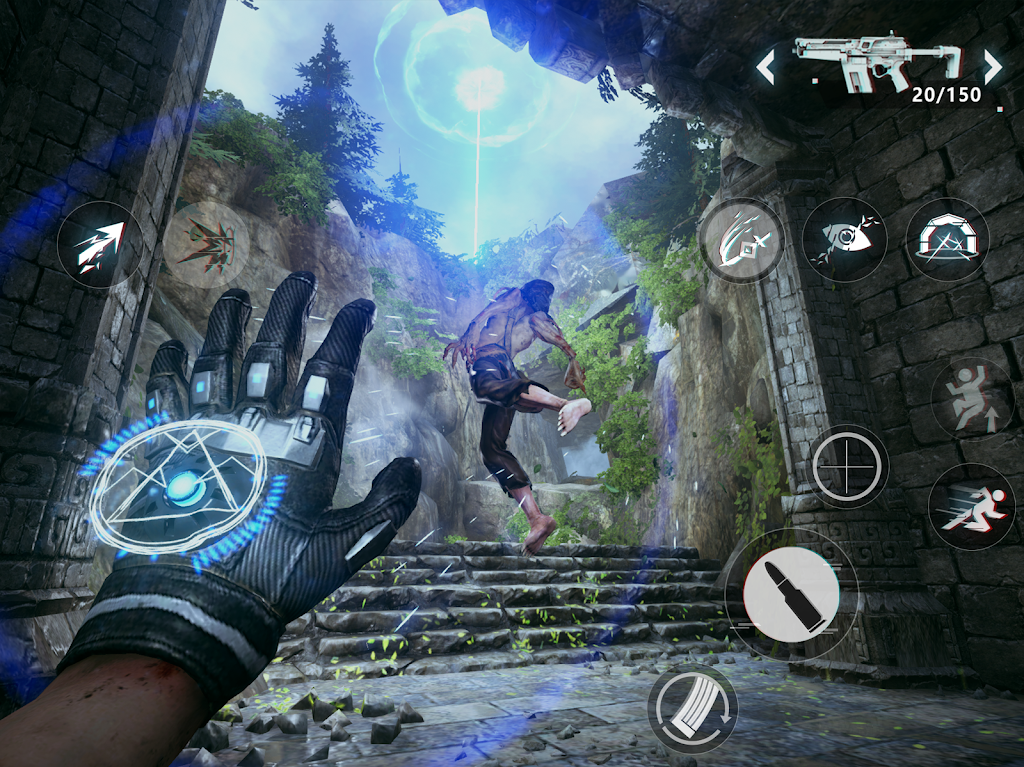Use the spiky burst ability icon
Image resolution: width=1024 pixels, height=767 pixels.
pyautogui.click(x=205, y=245)
